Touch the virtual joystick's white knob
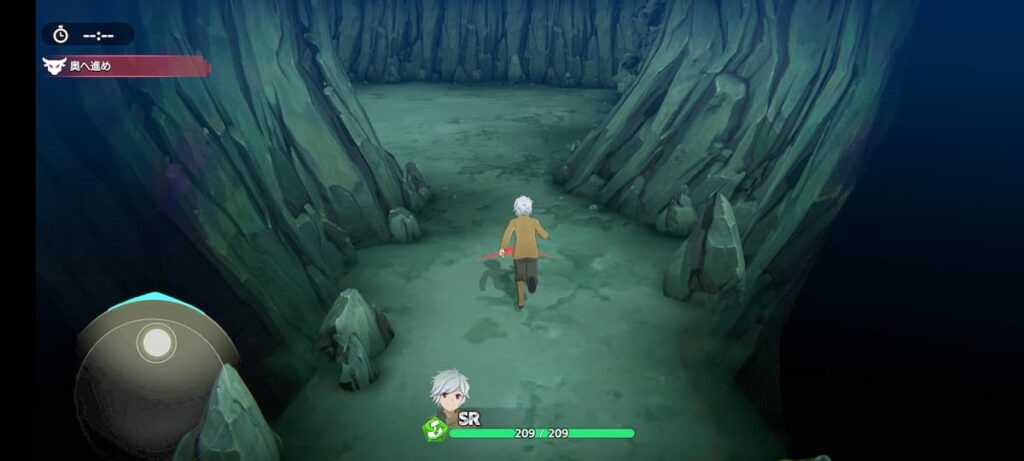Image resolution: width=1024 pixels, height=461 pixels. tap(156, 343)
